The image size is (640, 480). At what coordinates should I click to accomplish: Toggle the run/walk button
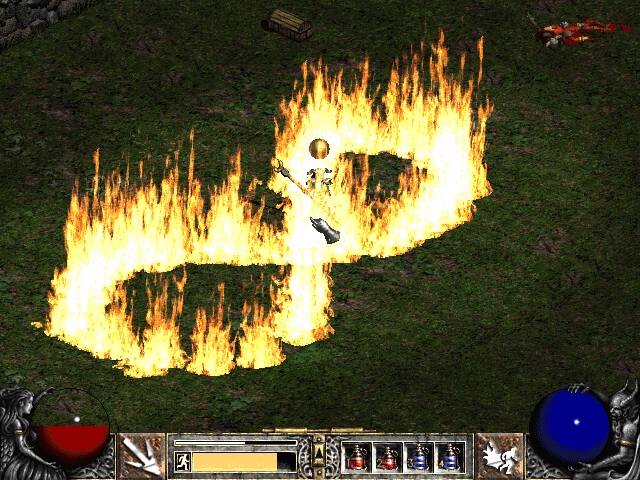pyautogui.click(x=183, y=461)
